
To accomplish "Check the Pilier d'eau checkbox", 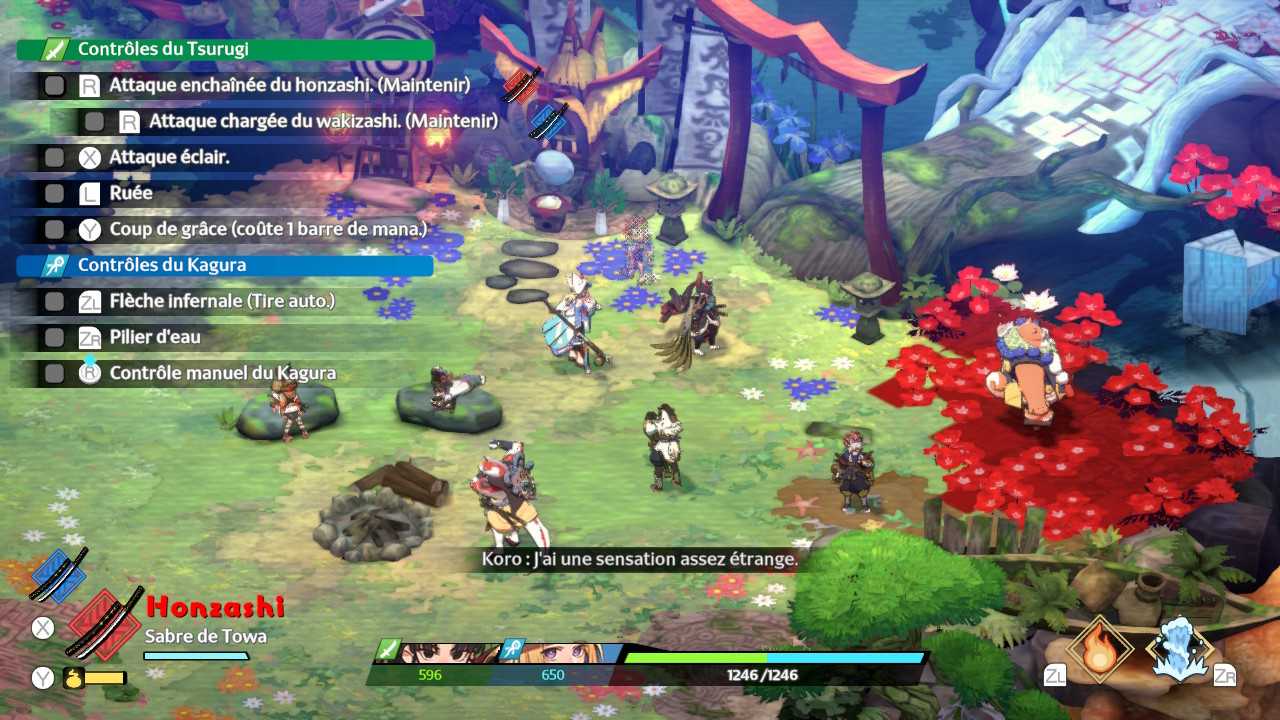I will pos(55,338).
